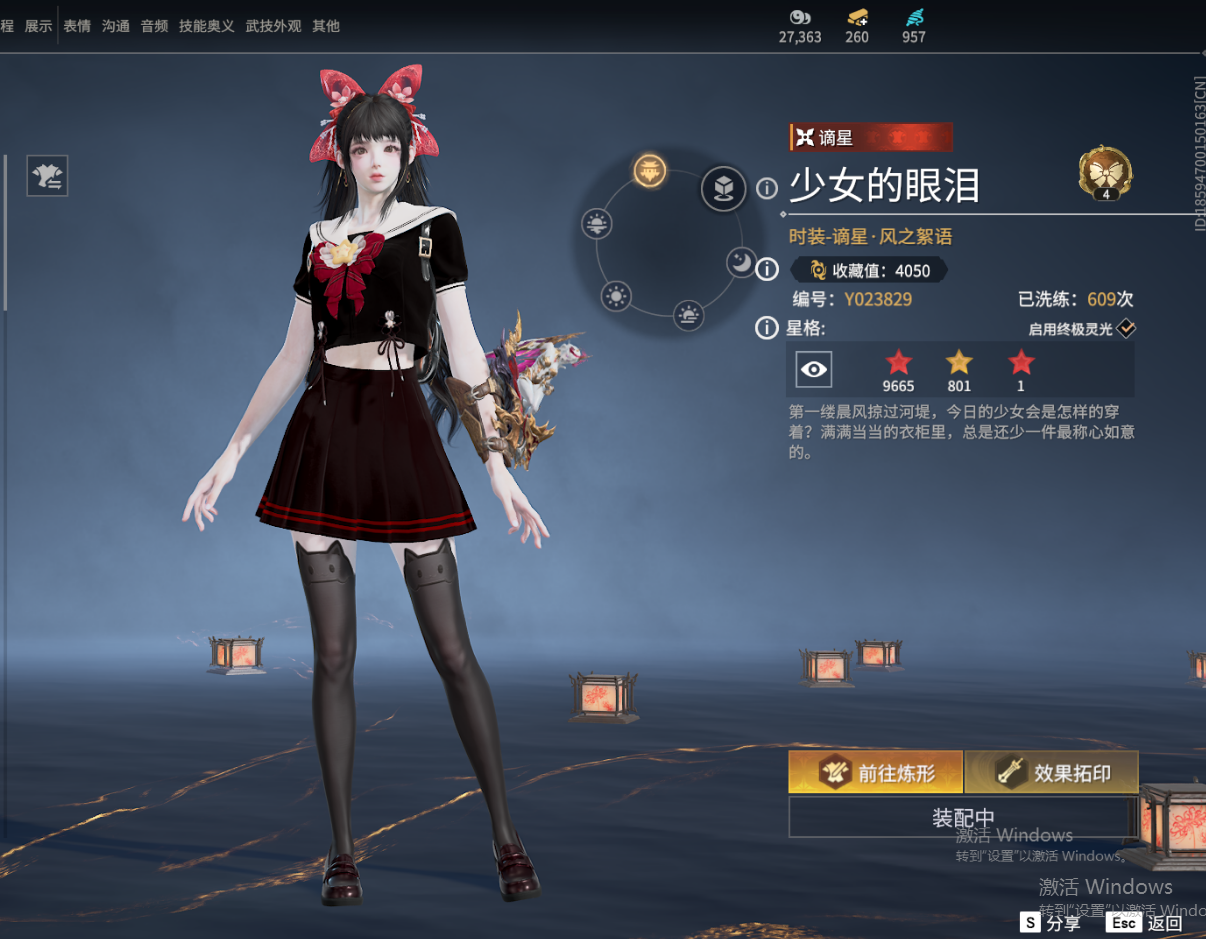Activate the cube scene icon on wheel
The image size is (1206, 939).
(x=723, y=188)
